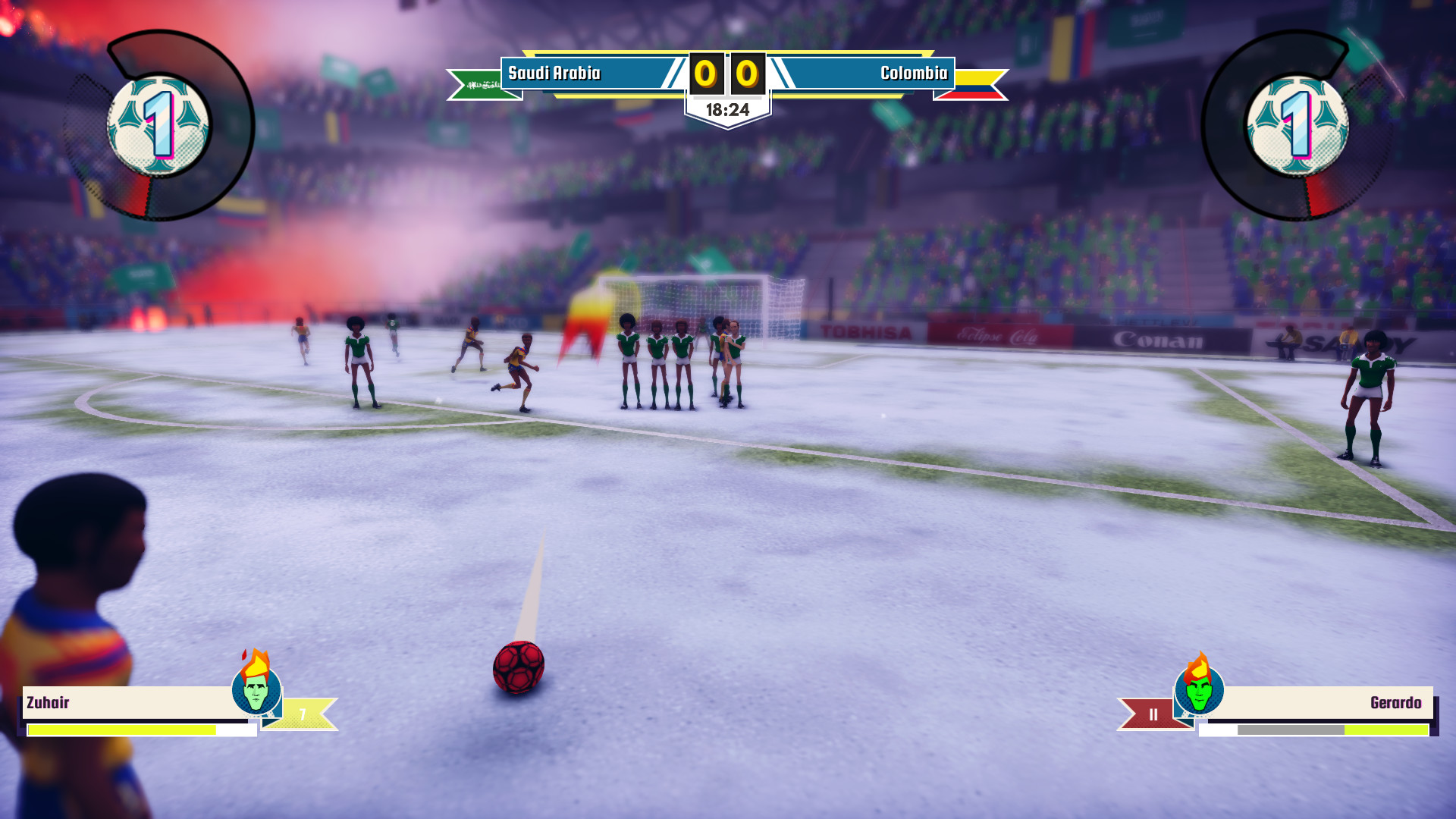Select the Saudi Arabia team name label

pos(555,74)
